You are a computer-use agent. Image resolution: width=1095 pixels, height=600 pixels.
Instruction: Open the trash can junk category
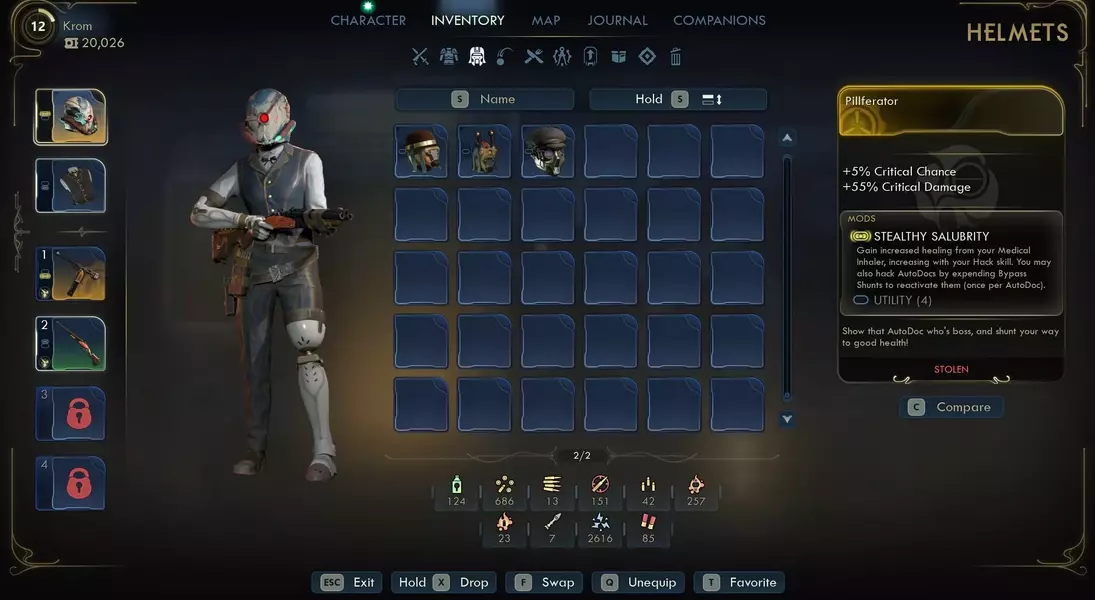coord(676,57)
